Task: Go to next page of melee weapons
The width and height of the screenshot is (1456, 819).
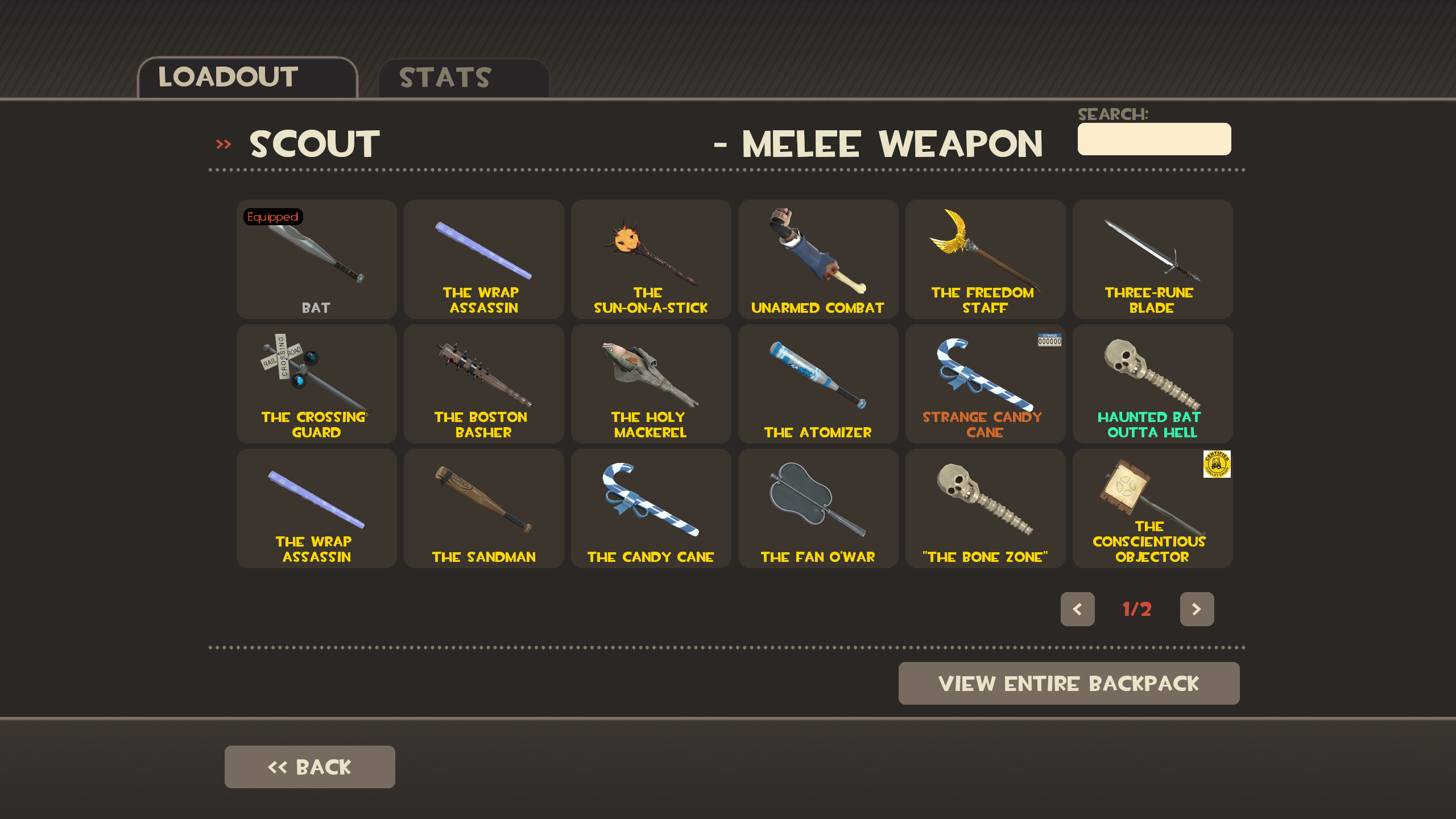Action: [x=1197, y=609]
